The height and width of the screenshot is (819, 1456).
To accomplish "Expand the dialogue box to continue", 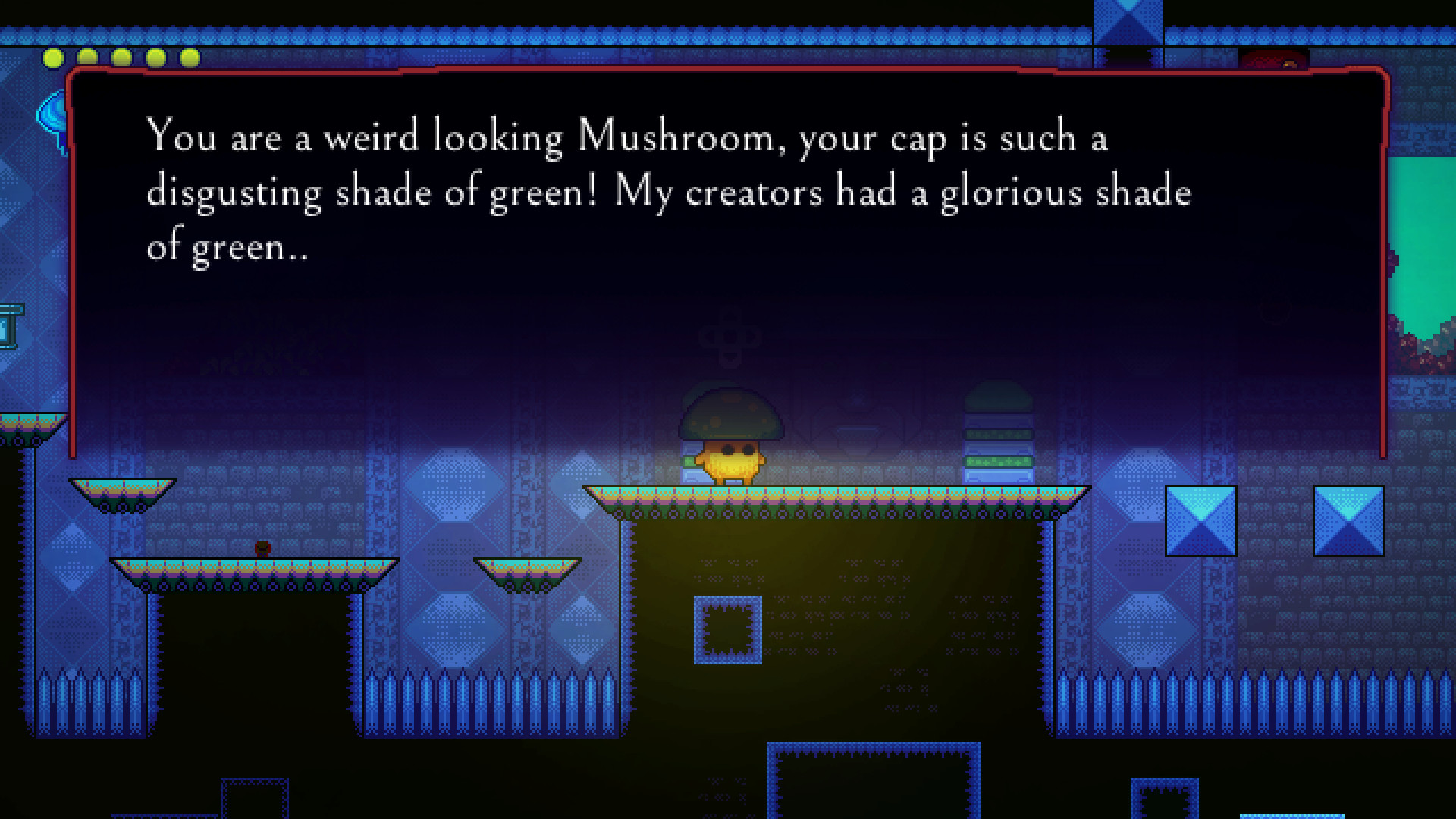I will pyautogui.click(x=728, y=265).
